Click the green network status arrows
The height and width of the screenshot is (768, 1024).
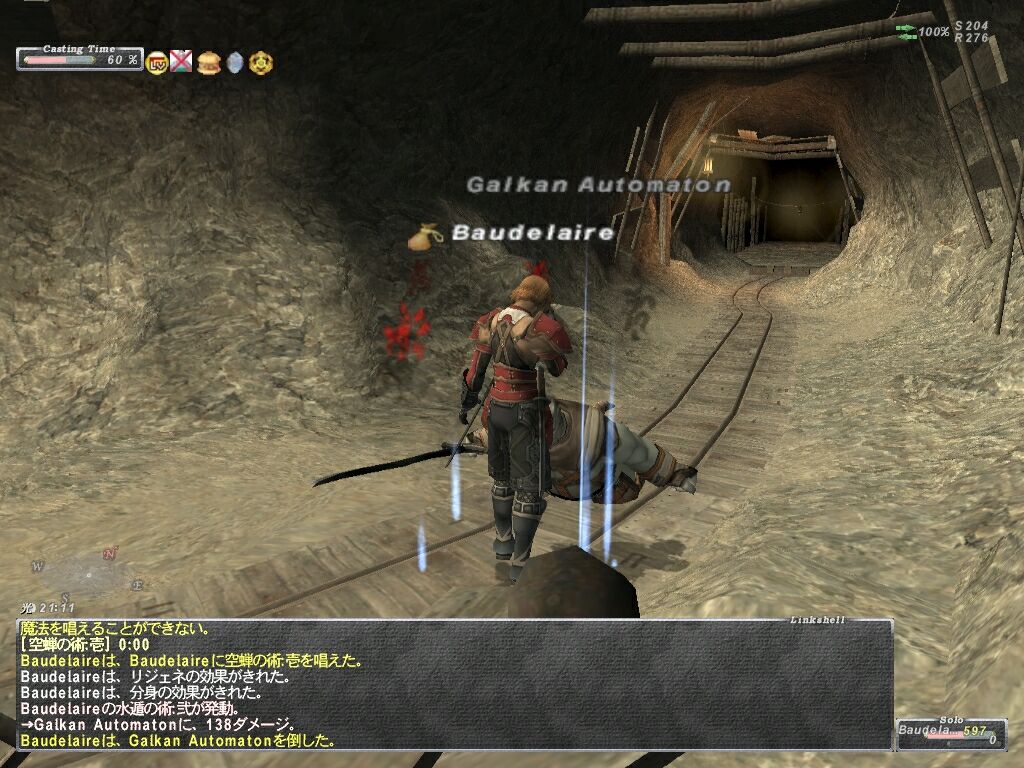[x=905, y=32]
